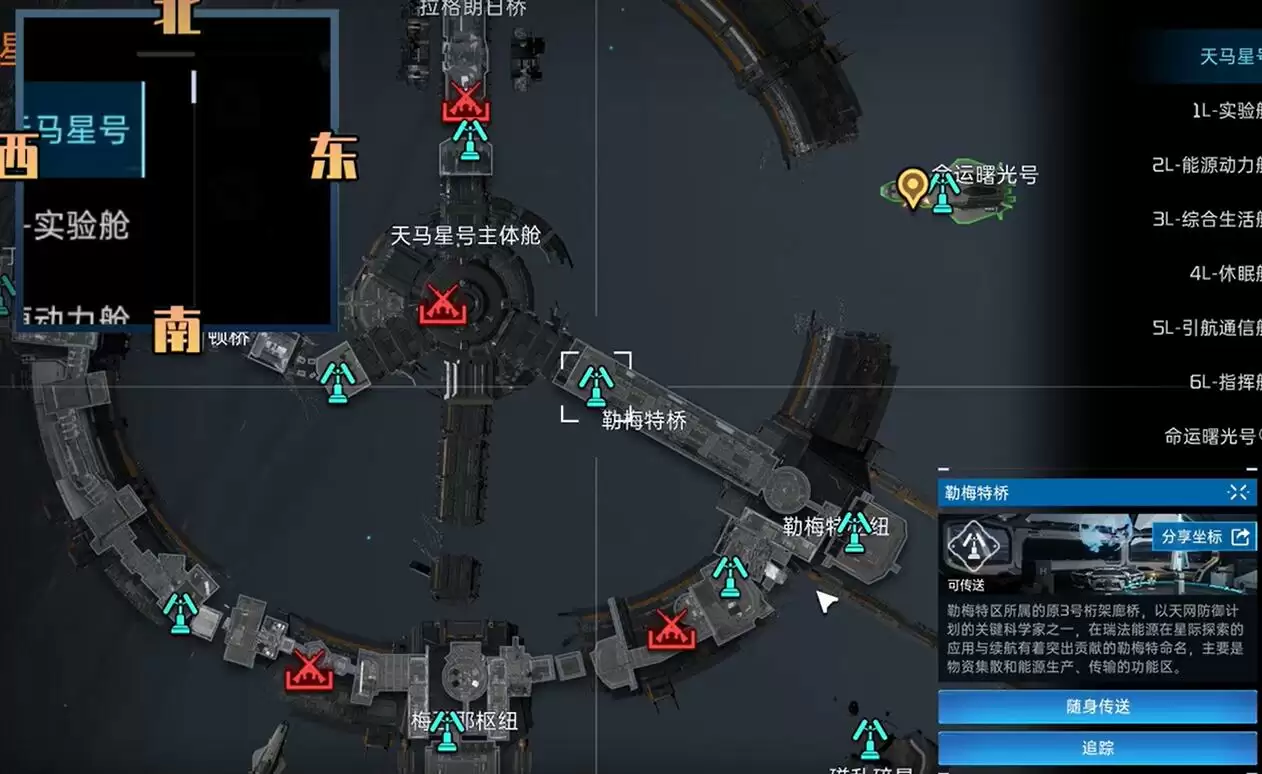
Task: Select the 1L-实验舱 floor entry
Action: tap(1226, 111)
